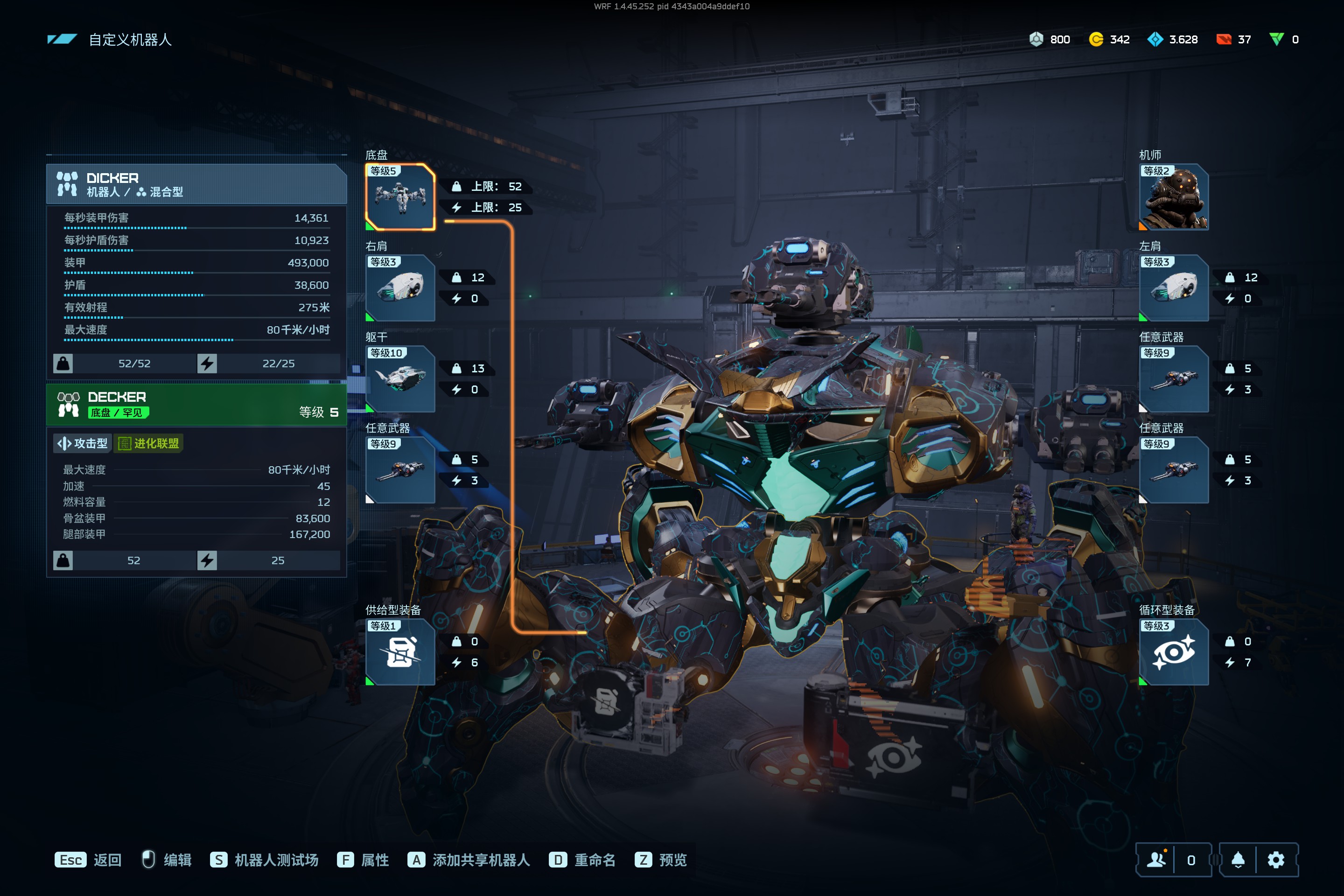Open the friends list icon
Image resolution: width=1344 pixels, height=896 pixels.
tap(1156, 860)
